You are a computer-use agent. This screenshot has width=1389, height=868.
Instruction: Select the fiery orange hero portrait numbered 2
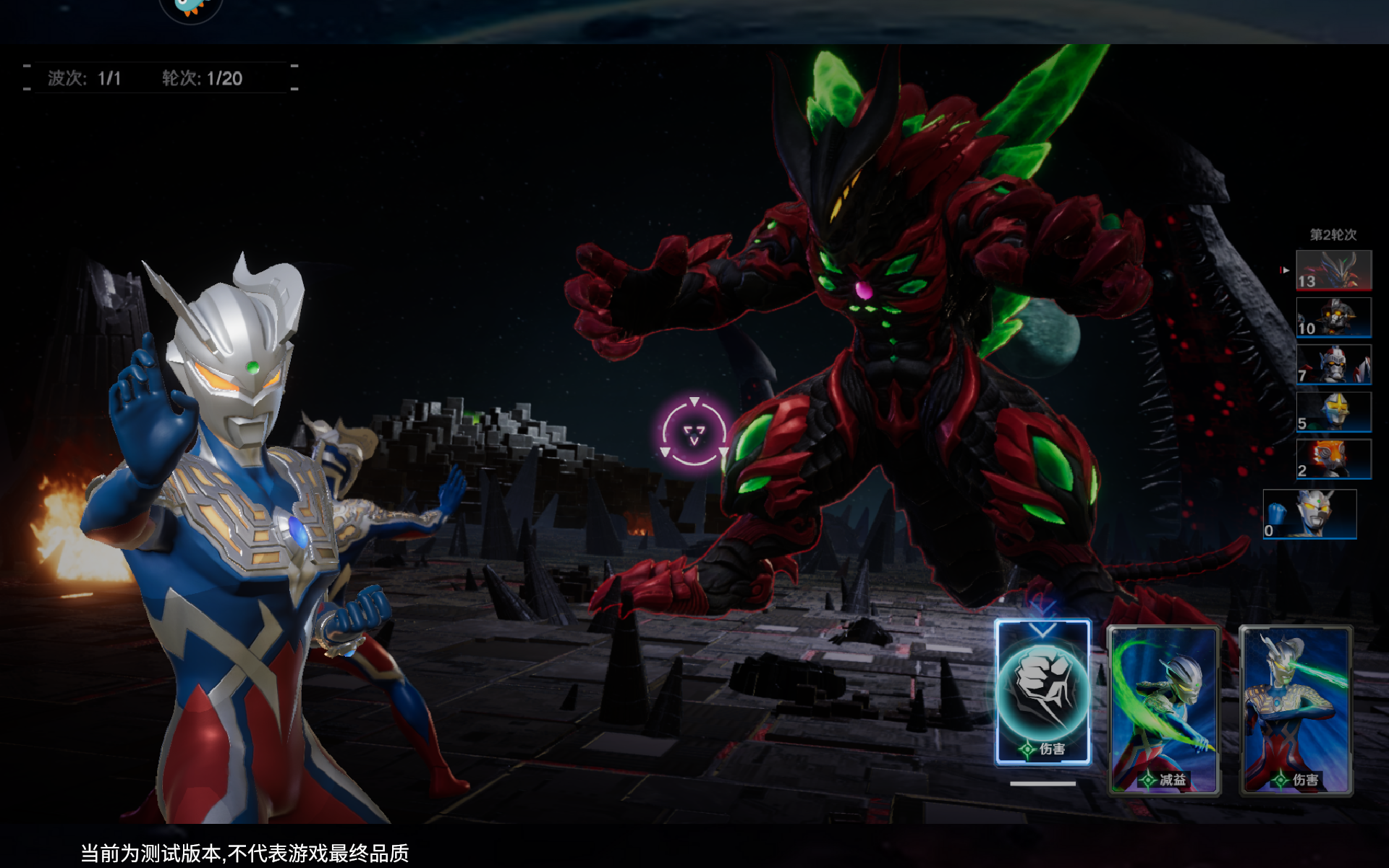click(1333, 459)
